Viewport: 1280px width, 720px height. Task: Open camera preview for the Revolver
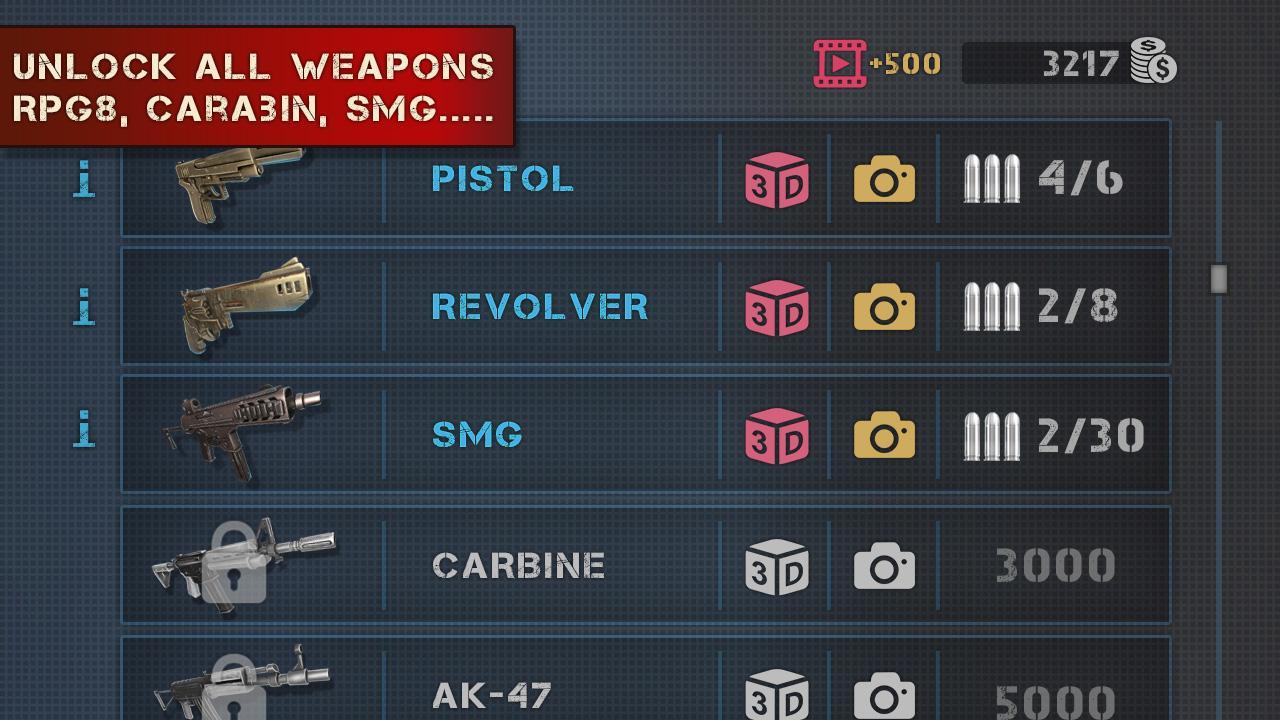884,307
